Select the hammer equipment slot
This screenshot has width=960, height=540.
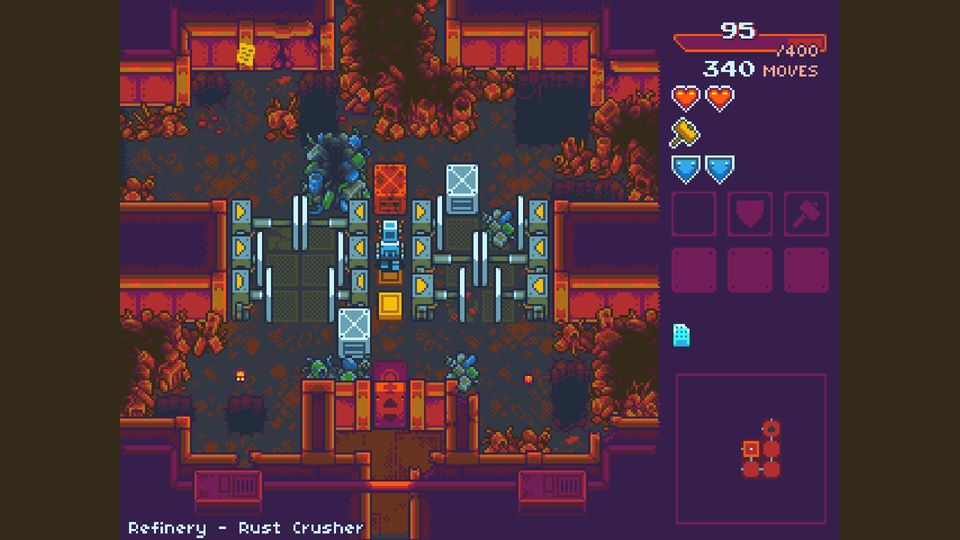coord(805,213)
